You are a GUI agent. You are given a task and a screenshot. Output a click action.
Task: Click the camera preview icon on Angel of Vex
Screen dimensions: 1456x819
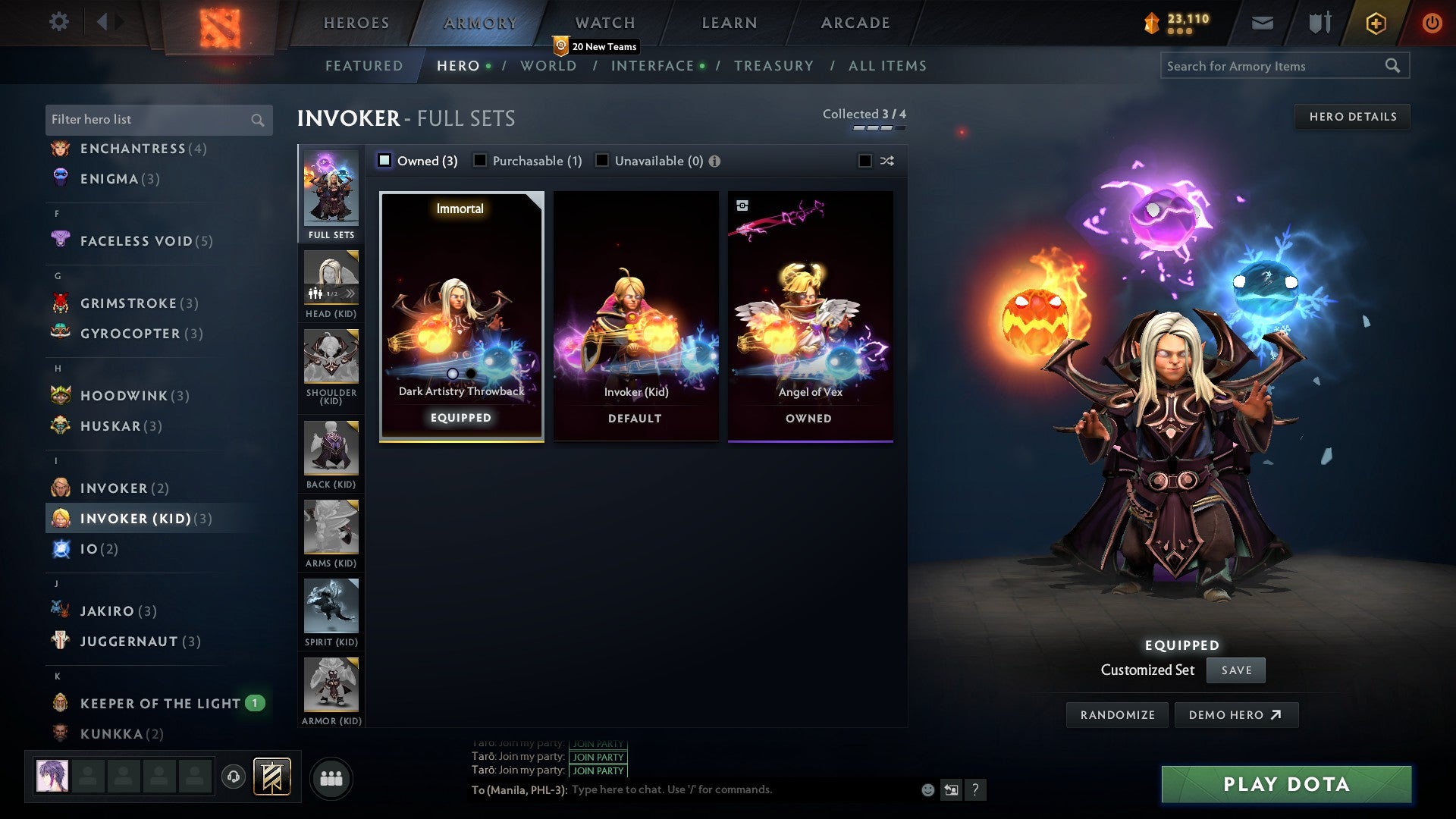click(743, 205)
